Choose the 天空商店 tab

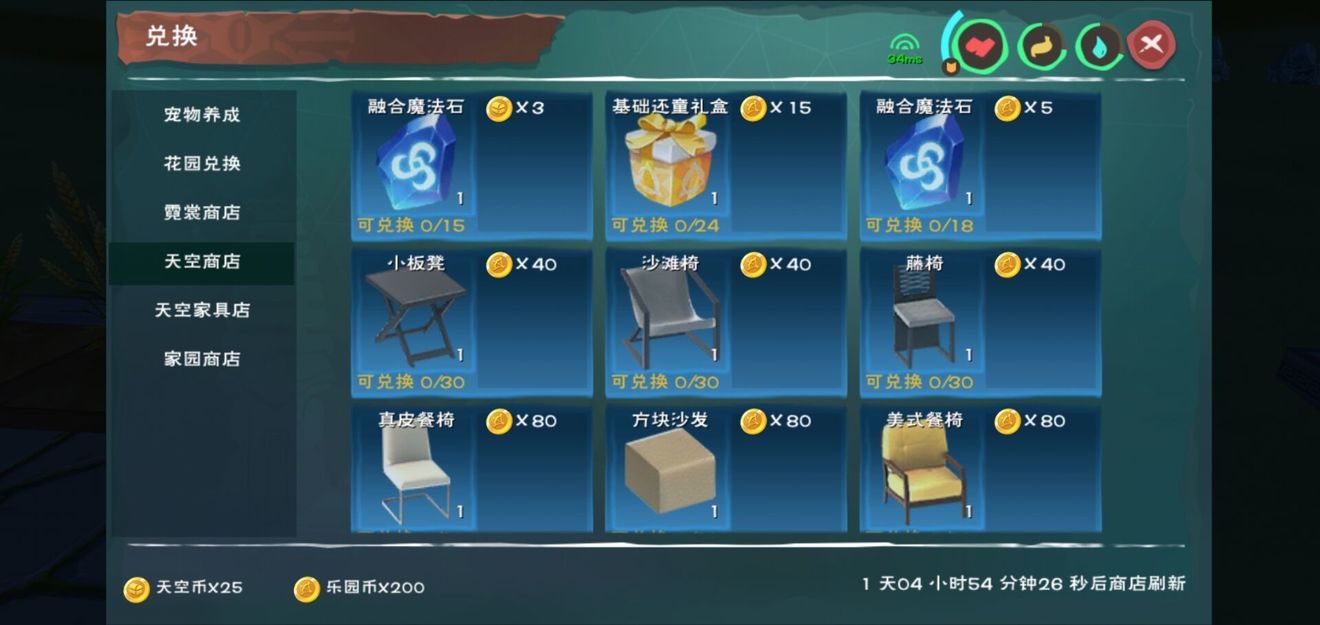point(202,261)
